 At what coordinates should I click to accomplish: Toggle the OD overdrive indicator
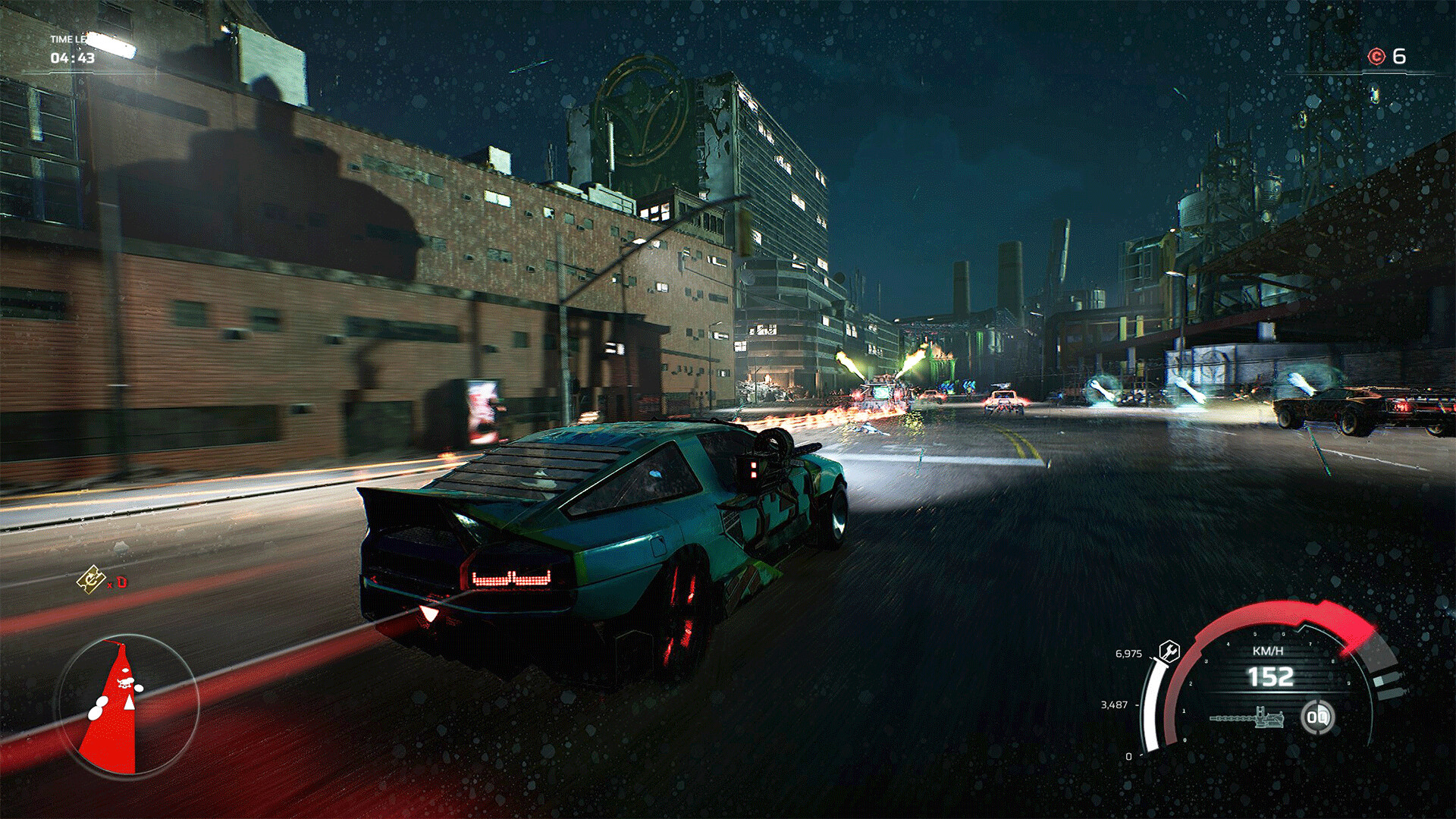click(1319, 718)
